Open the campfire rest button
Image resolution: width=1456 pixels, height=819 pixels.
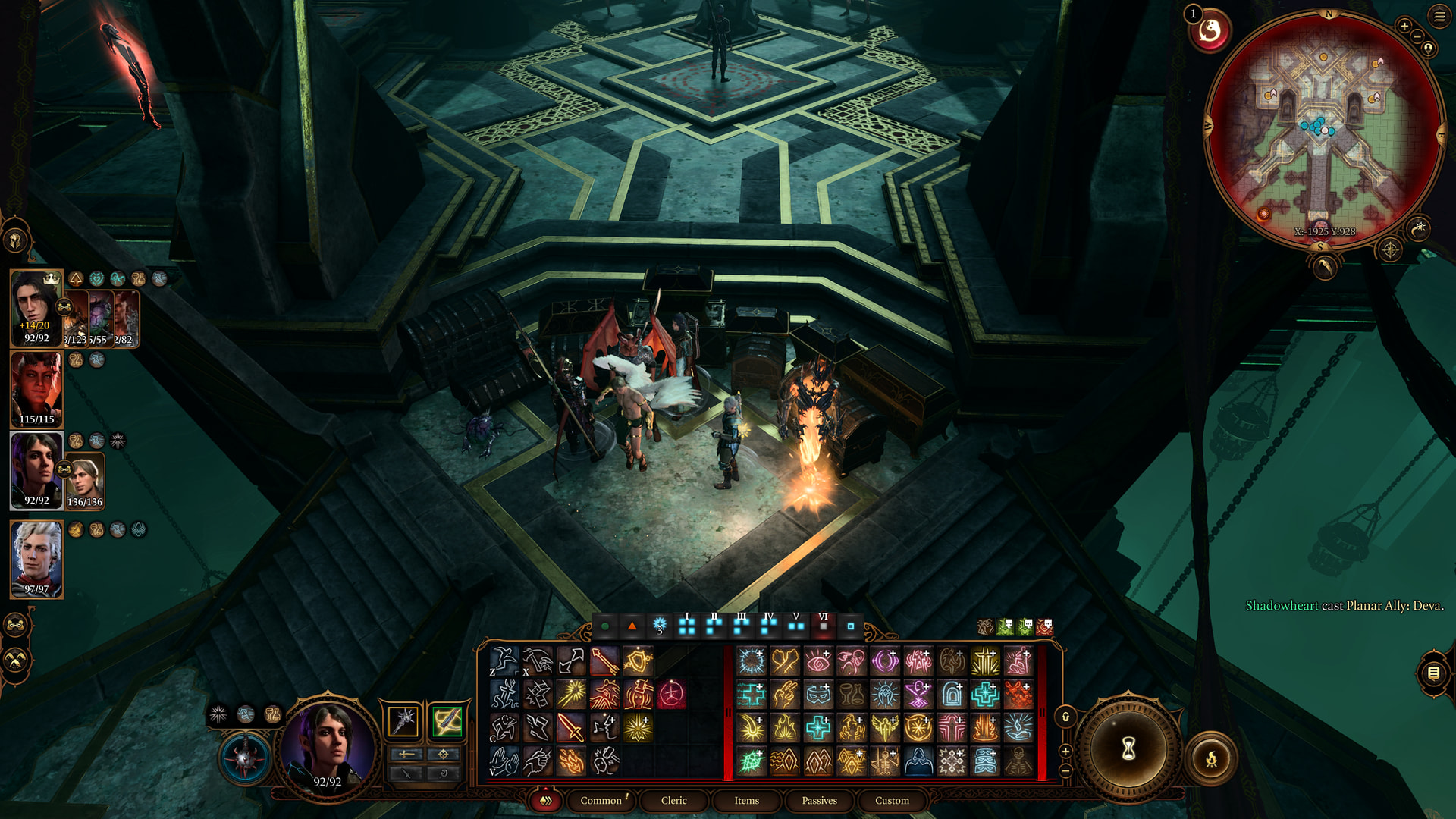coord(1211,758)
